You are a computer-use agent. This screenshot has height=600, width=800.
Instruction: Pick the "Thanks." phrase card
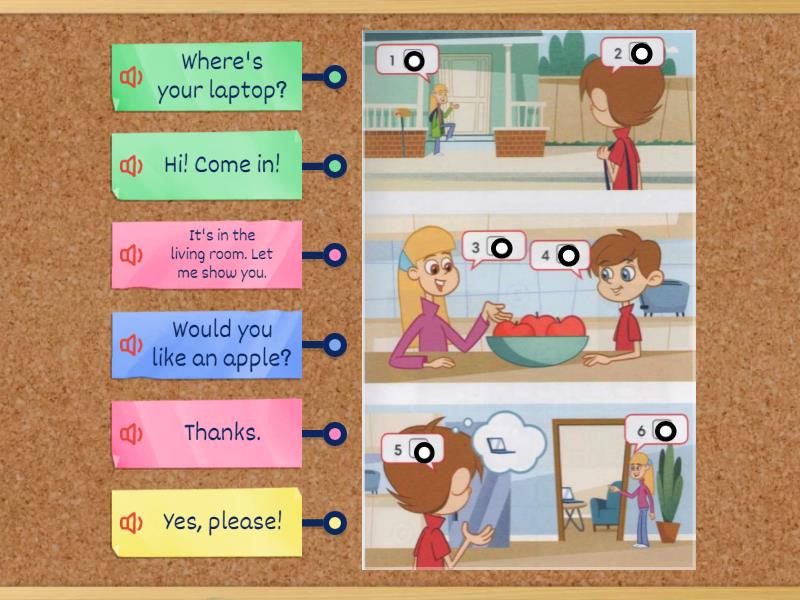pos(222,433)
